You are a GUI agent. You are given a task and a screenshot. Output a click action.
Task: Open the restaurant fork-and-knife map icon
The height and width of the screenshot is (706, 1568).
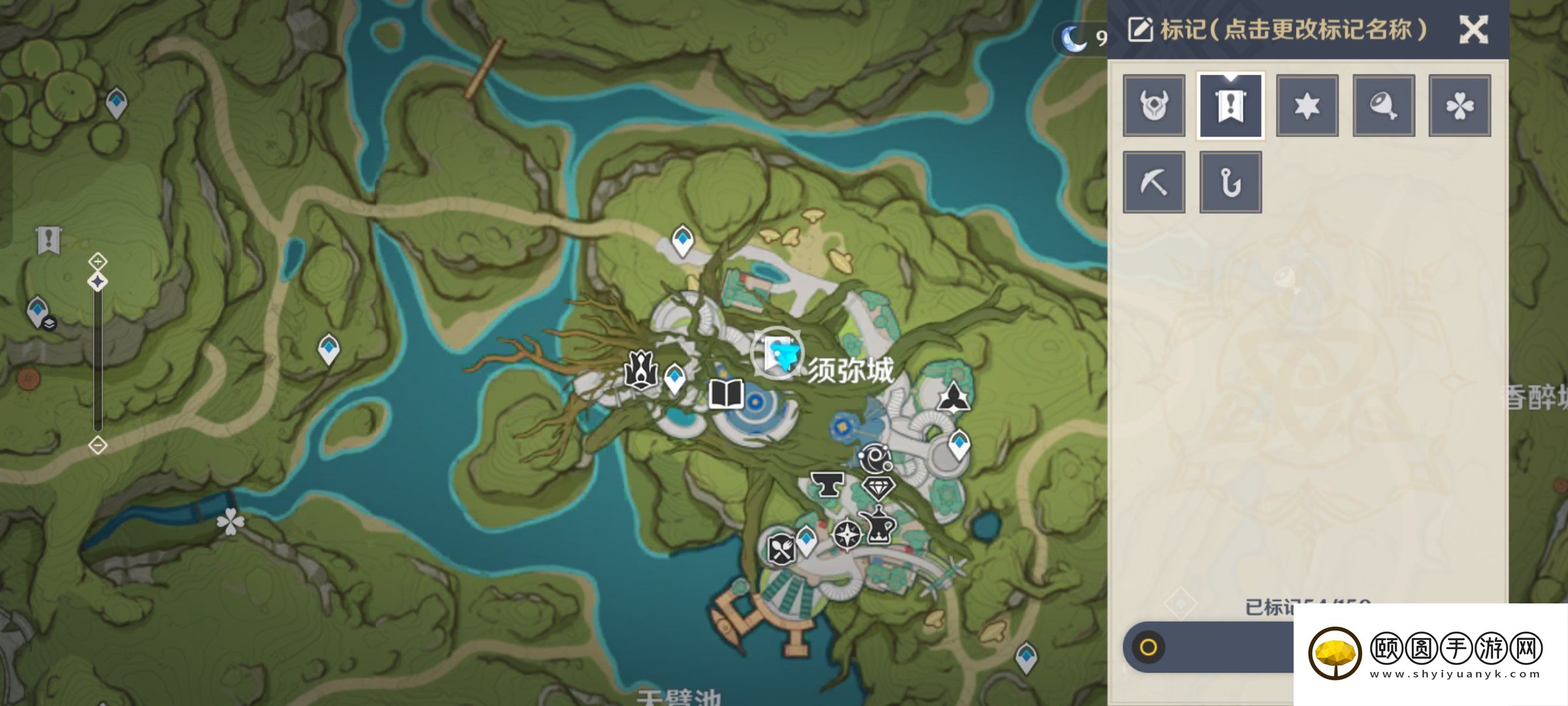coord(781,549)
